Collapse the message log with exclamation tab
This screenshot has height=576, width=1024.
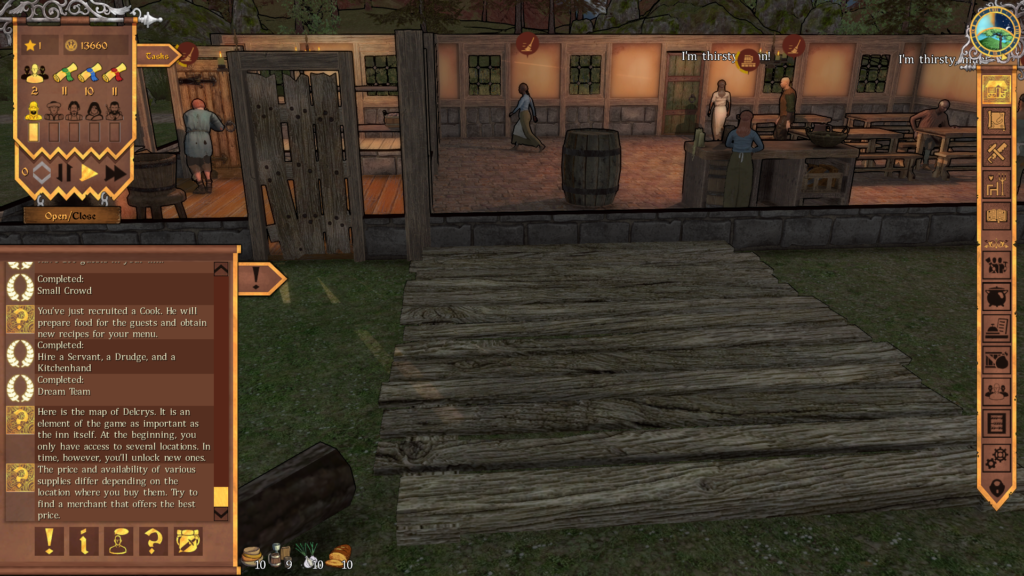pos(260,277)
